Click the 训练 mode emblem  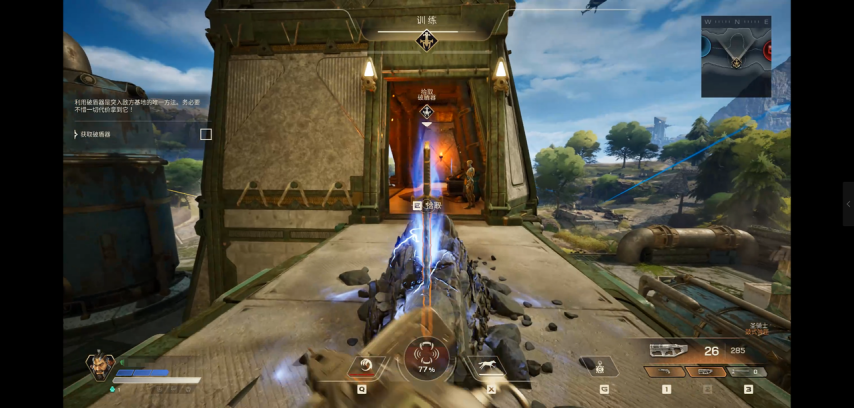pos(427,41)
